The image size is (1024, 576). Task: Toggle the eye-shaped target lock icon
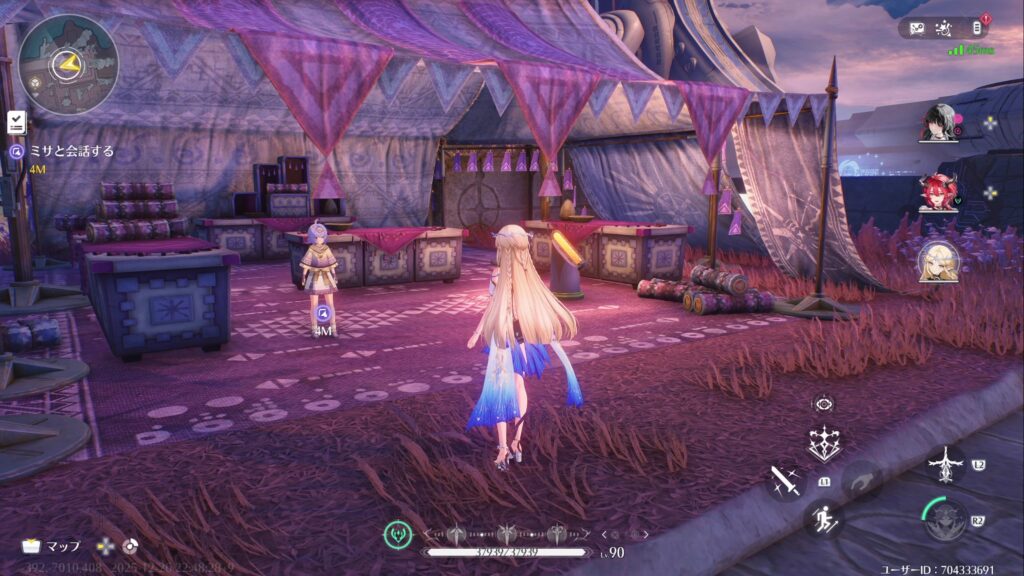(x=824, y=404)
